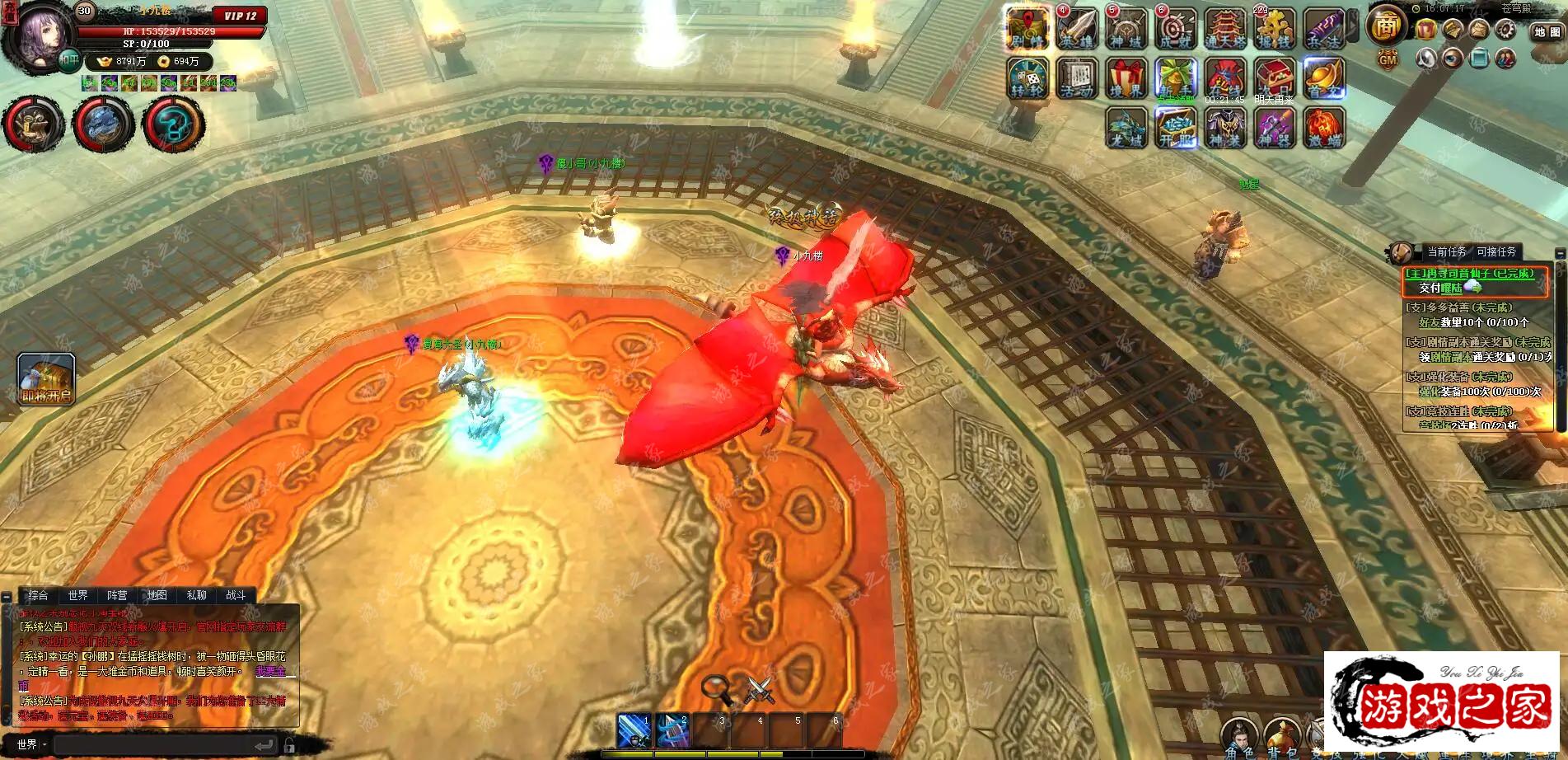Open the round 商 shop button
Screen dimensions: 1568x760
(1387, 26)
